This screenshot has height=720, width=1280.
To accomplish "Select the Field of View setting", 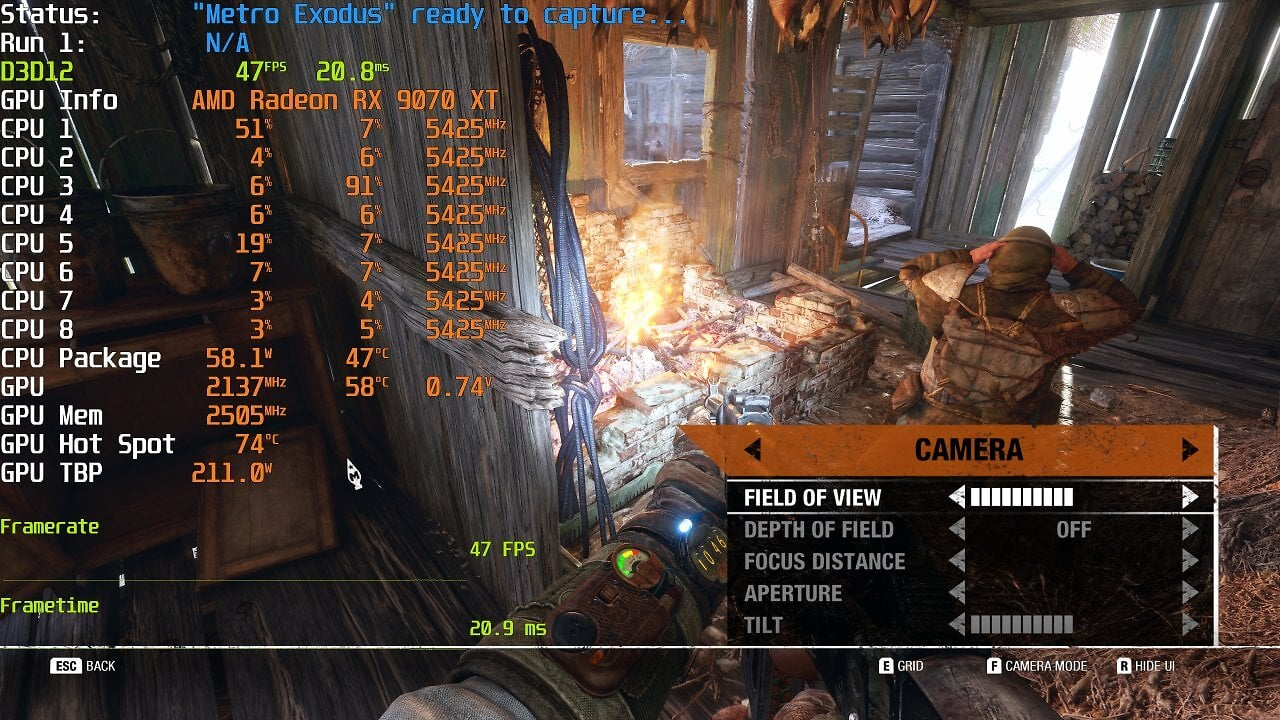I will (x=812, y=497).
